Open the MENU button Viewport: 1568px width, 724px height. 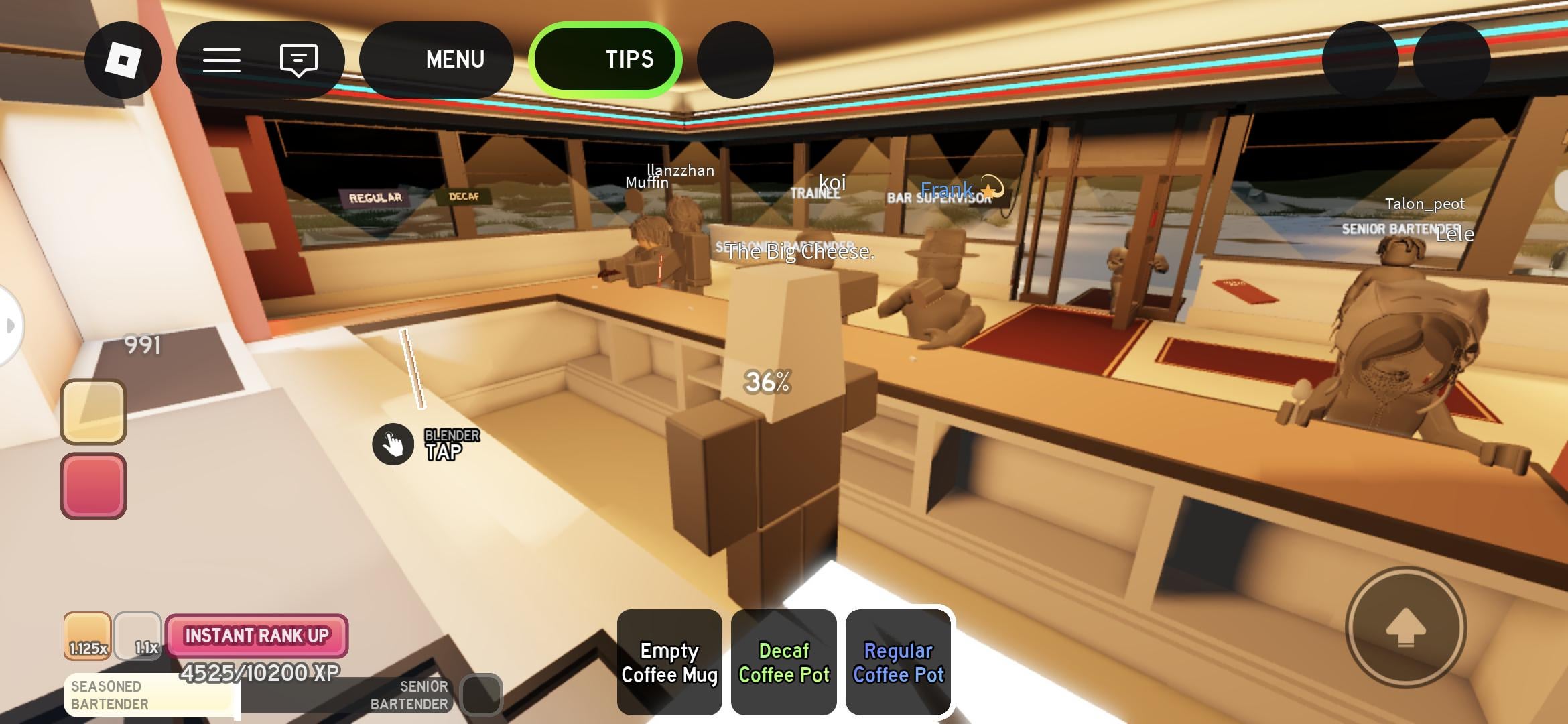(436, 60)
